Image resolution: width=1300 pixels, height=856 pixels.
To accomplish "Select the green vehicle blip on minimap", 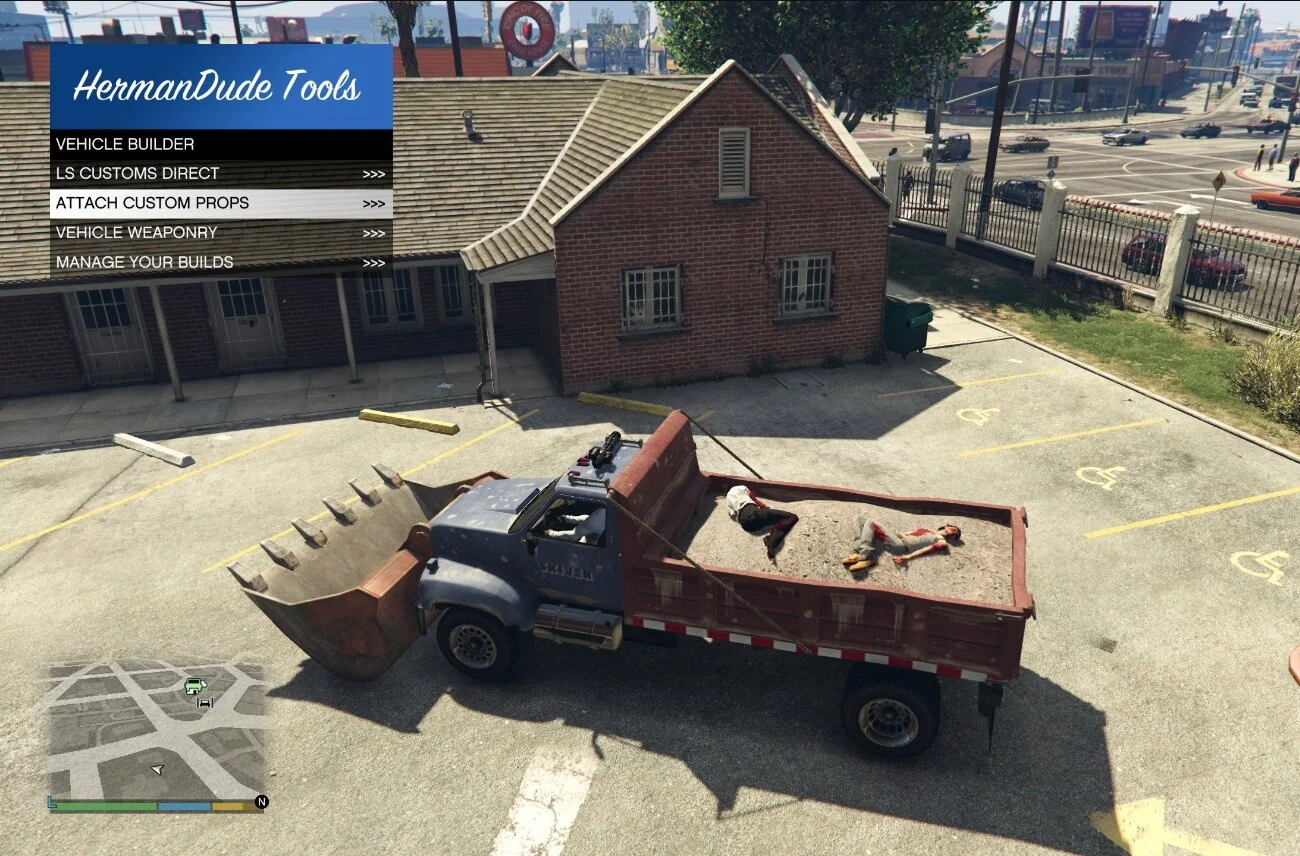I will pos(195,685).
